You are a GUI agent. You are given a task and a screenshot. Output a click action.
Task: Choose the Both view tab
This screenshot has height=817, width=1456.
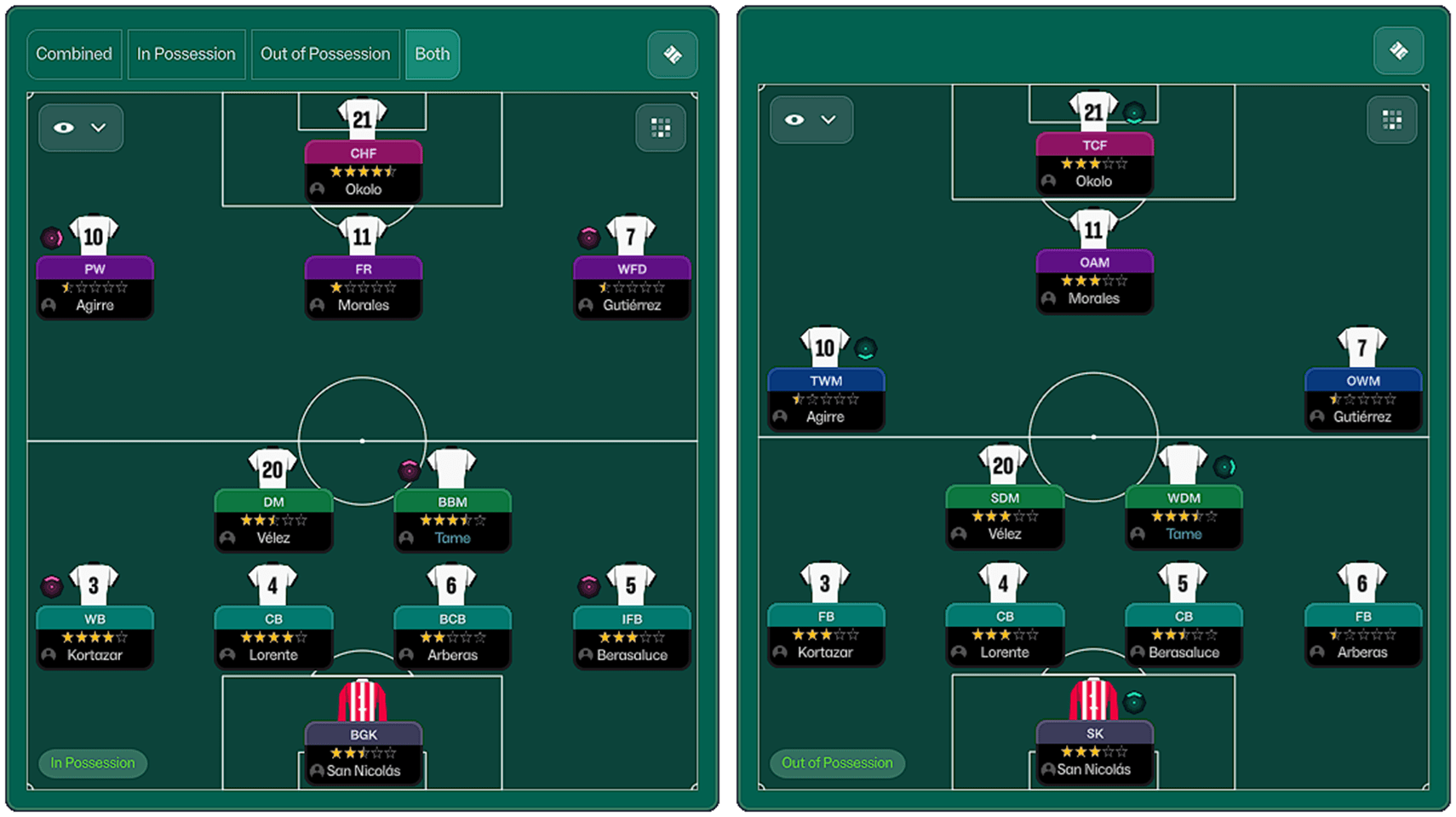click(432, 54)
